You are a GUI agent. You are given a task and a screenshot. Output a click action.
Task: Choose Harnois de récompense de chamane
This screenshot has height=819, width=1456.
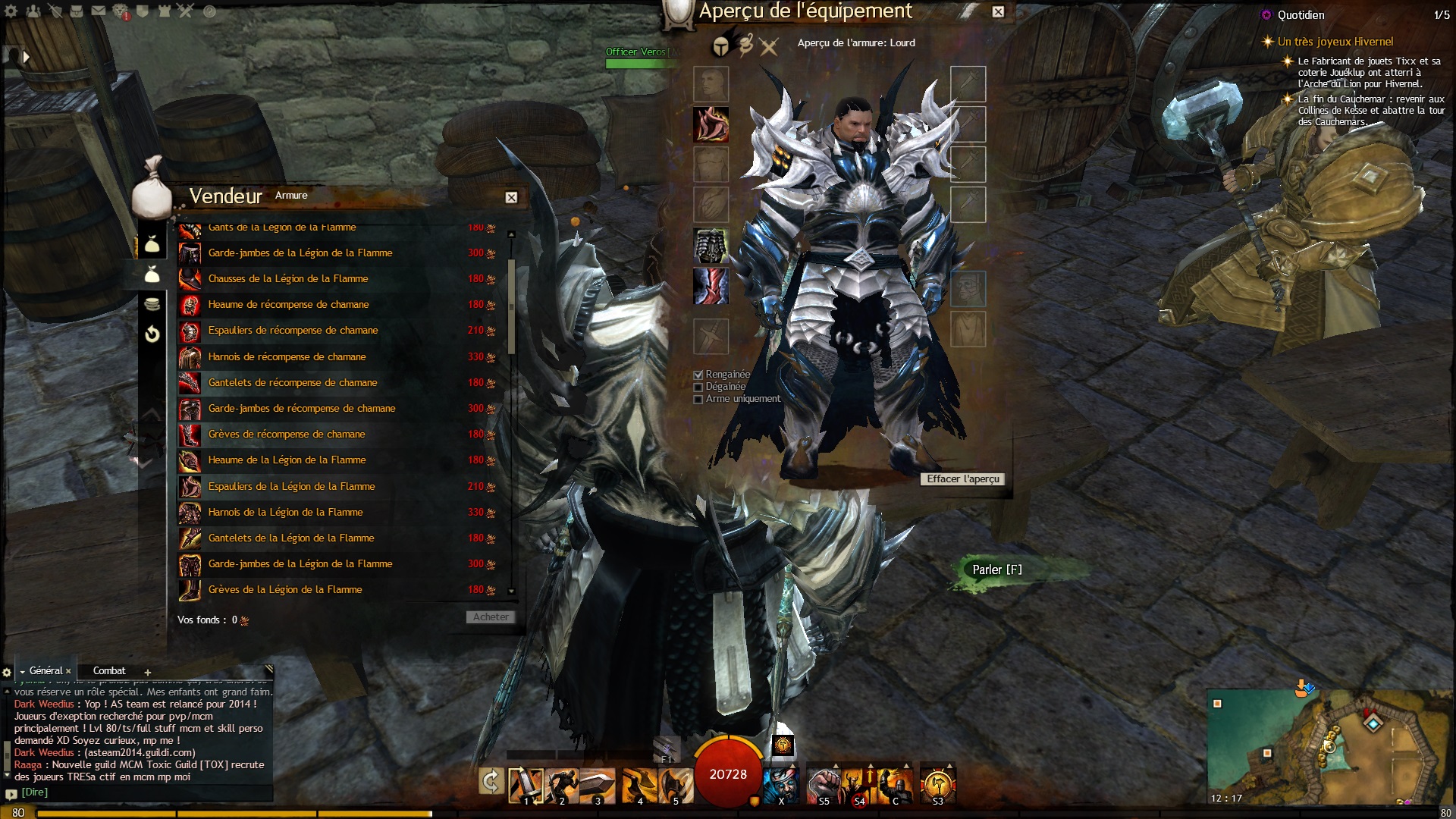287,357
